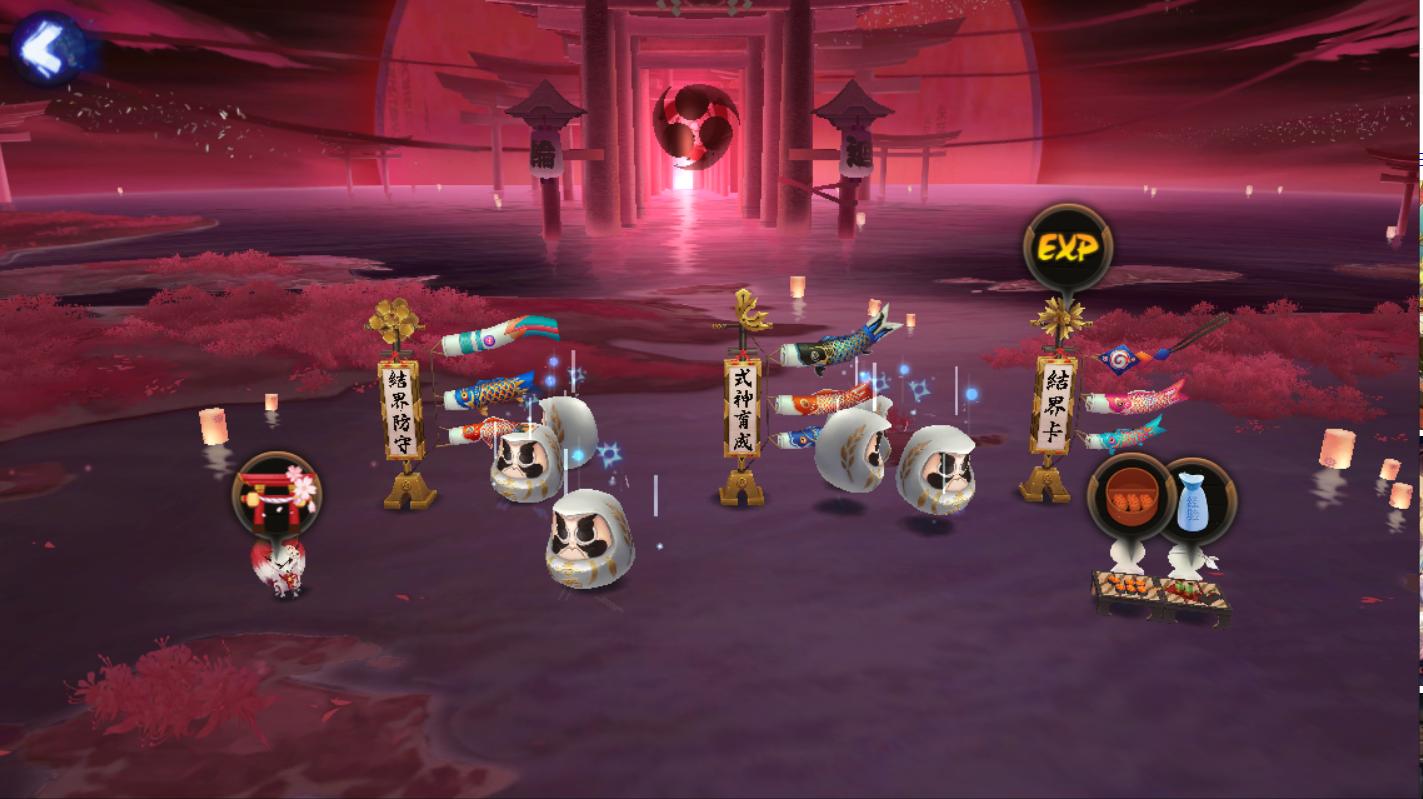The image size is (1423, 799).
Task: Collect the EXP bubble
Action: [1067, 248]
